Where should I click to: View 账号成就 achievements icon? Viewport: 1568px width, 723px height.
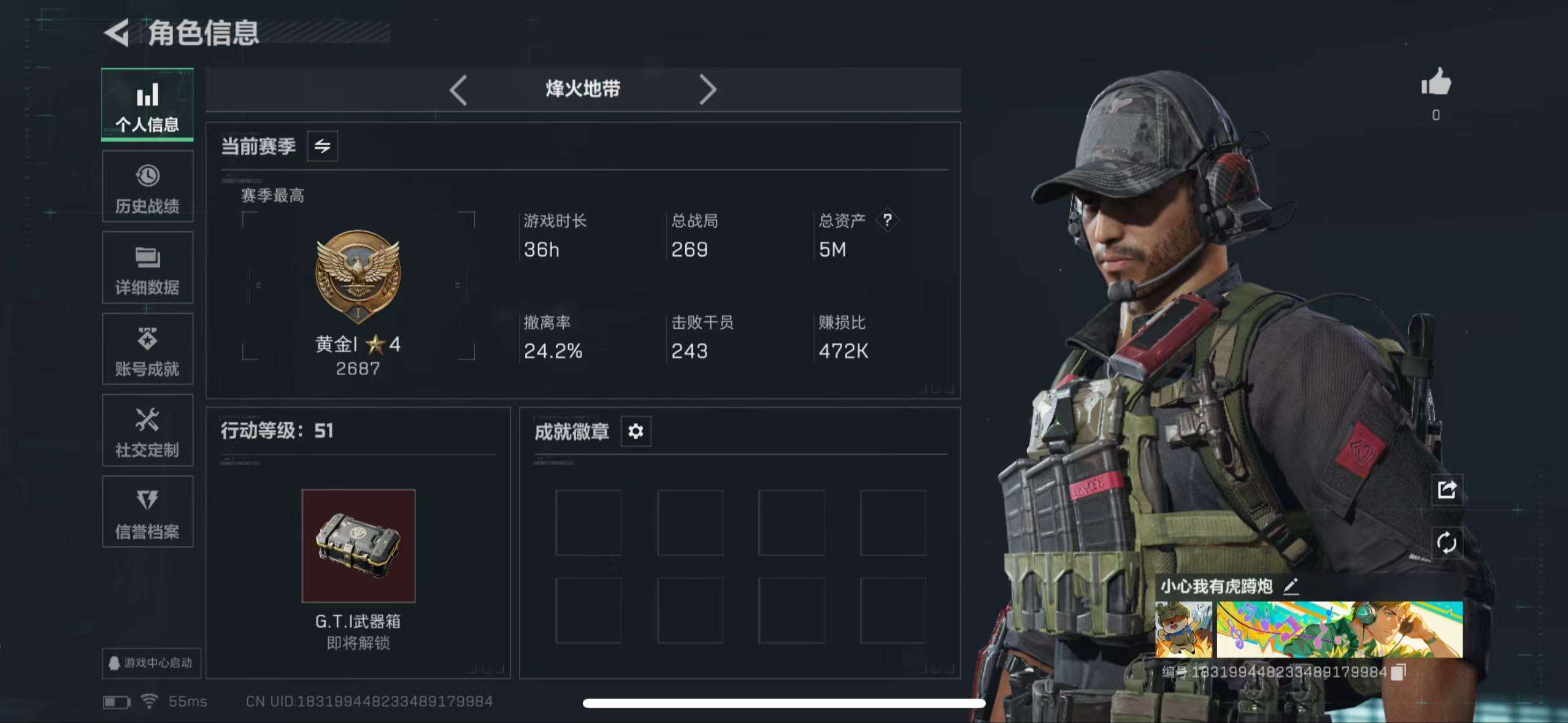(147, 340)
